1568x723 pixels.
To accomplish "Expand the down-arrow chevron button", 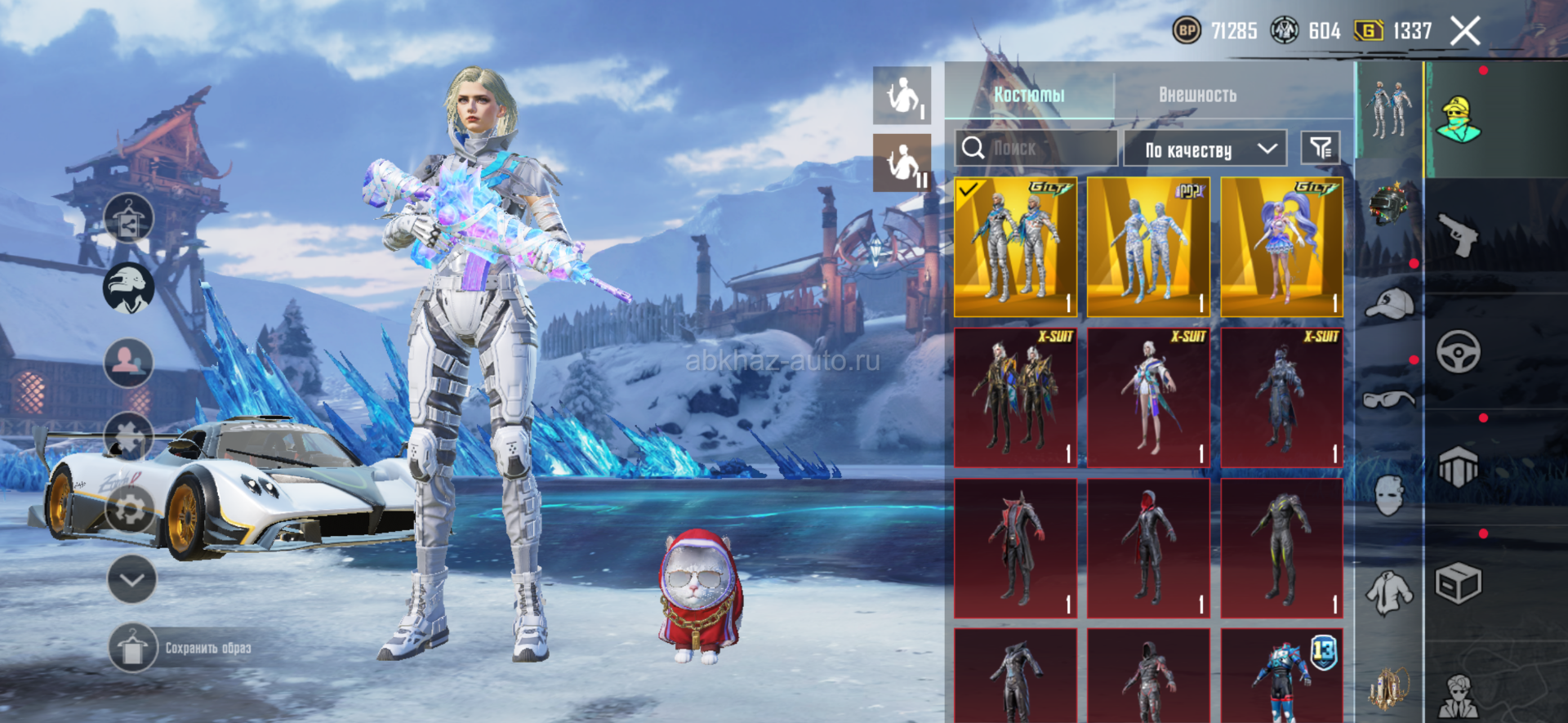I will point(131,579).
